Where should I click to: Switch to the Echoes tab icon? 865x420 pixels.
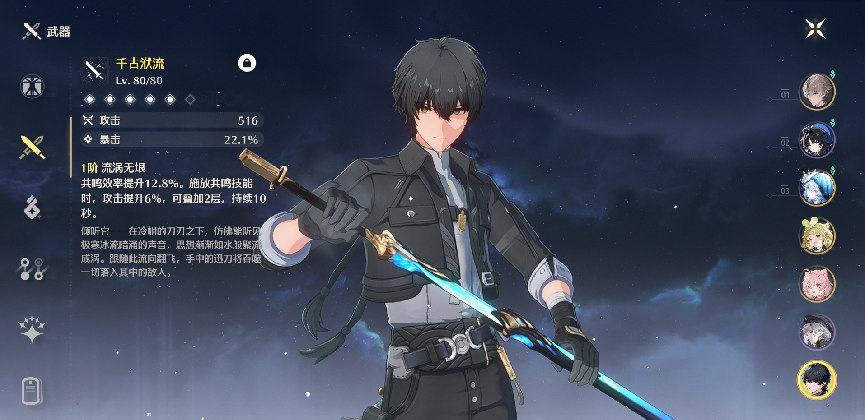[x=32, y=208]
